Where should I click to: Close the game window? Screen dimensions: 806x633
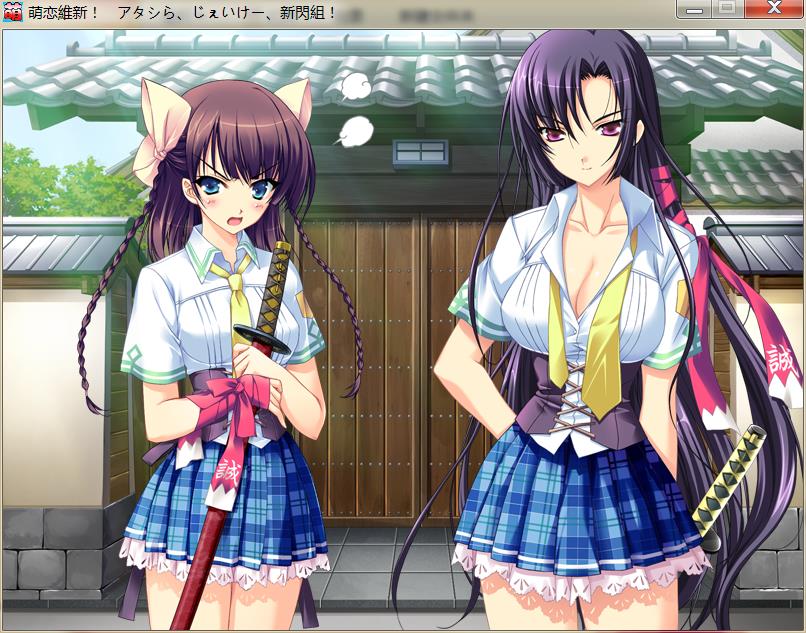773,9
